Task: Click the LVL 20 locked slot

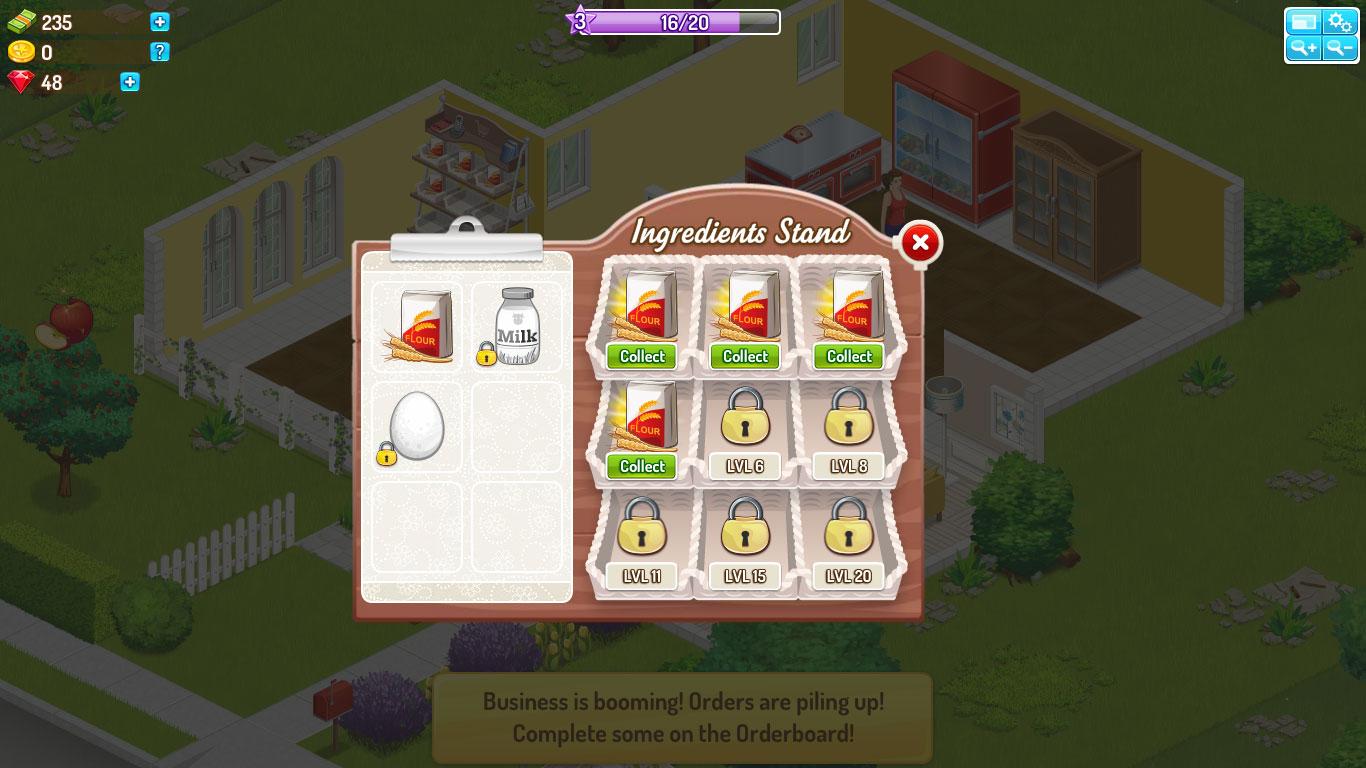Action: tap(849, 540)
